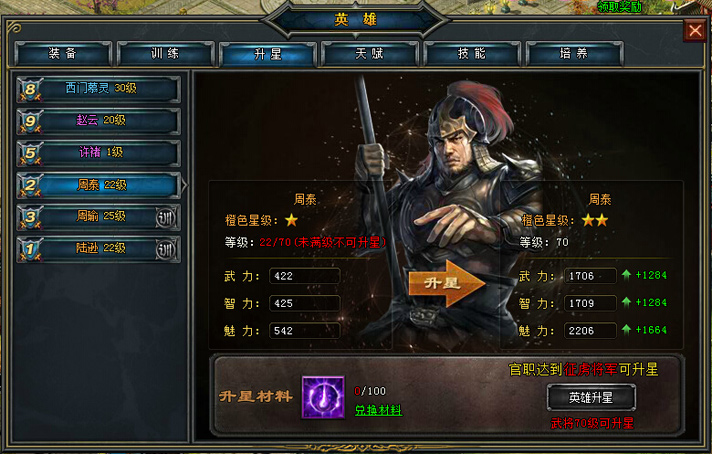This screenshot has height=454, width=712.
Task: Choose hero 陆逊 22级
Action: click(x=98, y=248)
